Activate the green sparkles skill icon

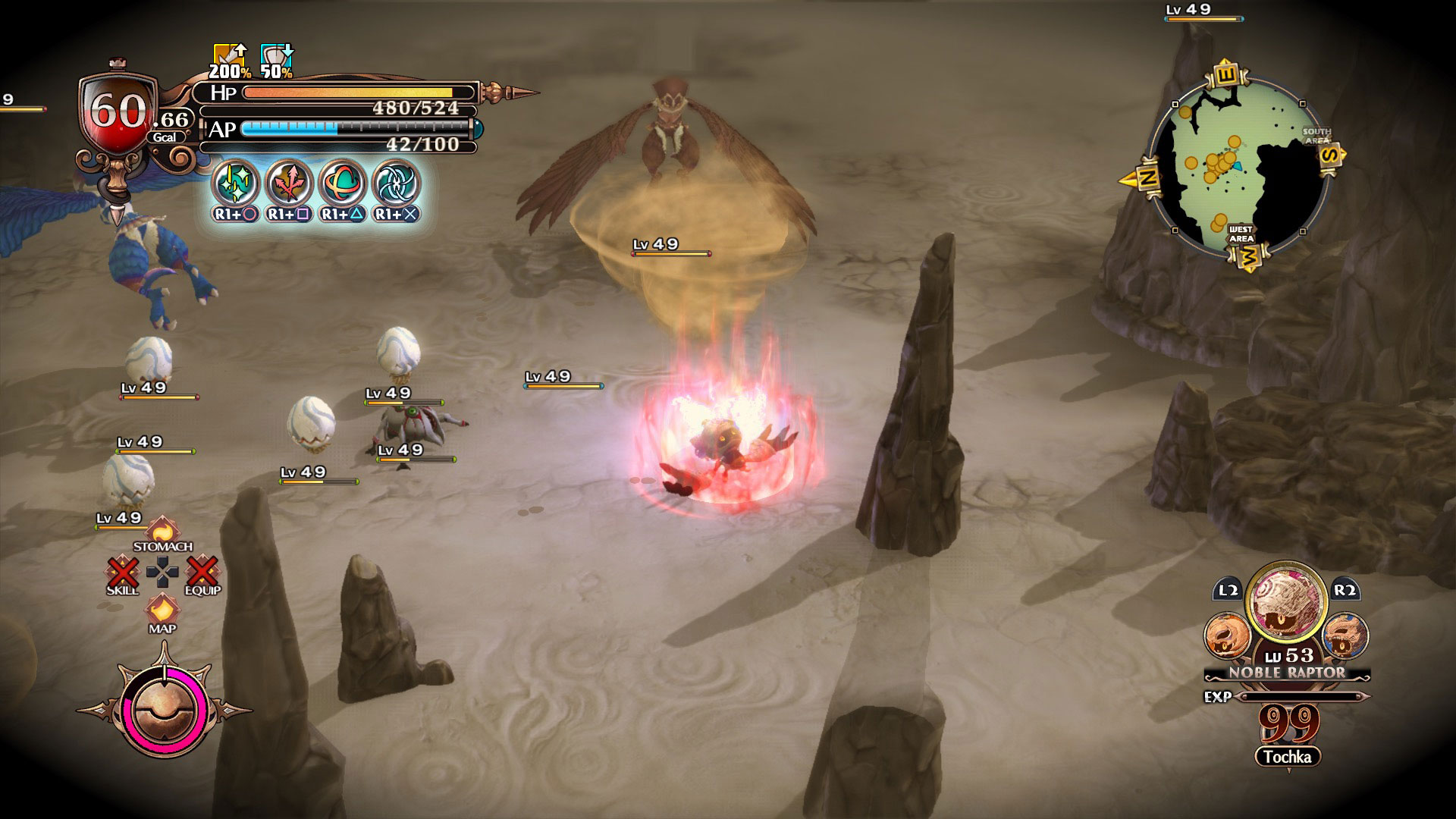coord(237,183)
